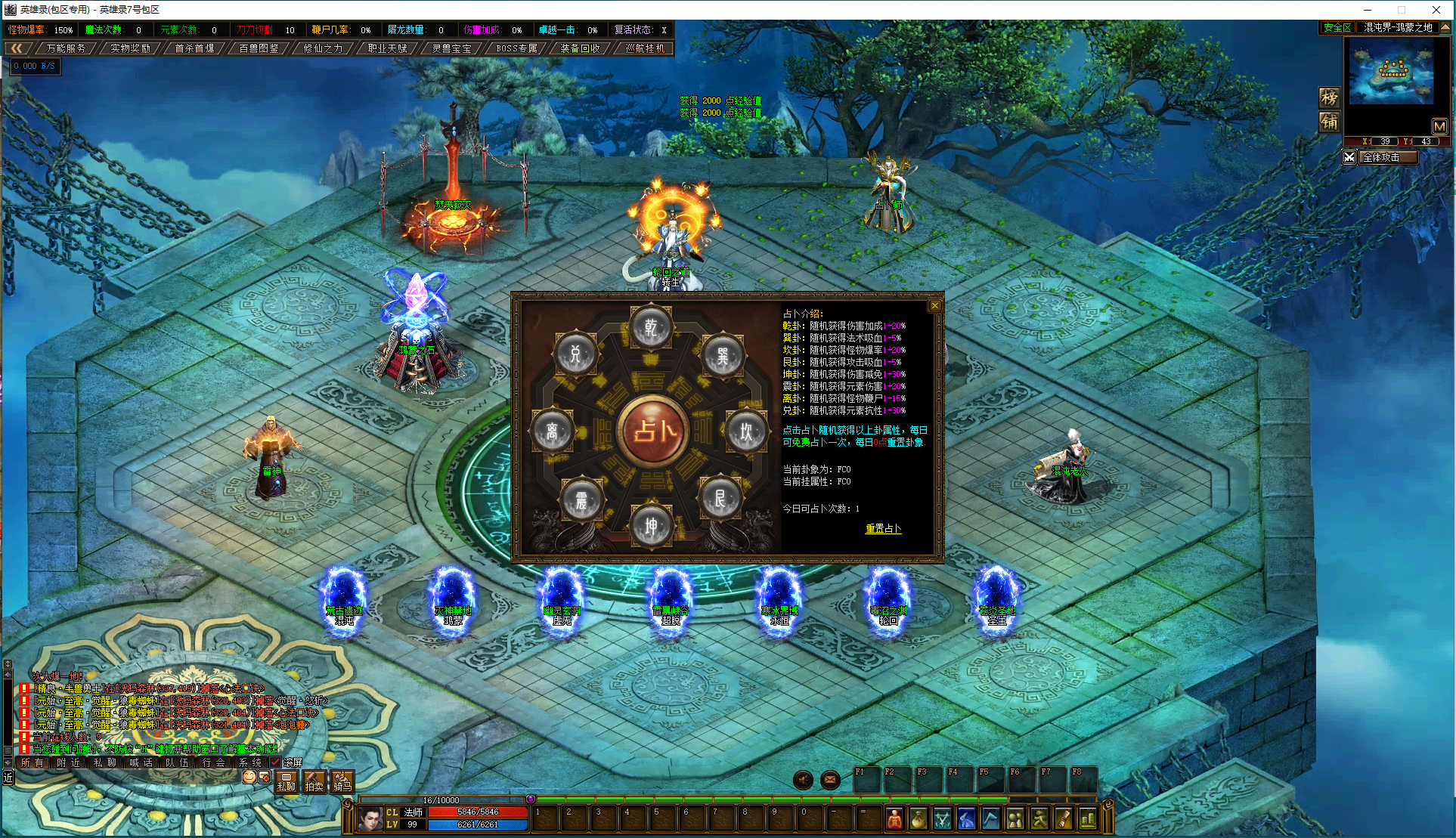The height and width of the screenshot is (838, 1456).
Task: Open the 万能服务 menu
Action: pos(66,48)
